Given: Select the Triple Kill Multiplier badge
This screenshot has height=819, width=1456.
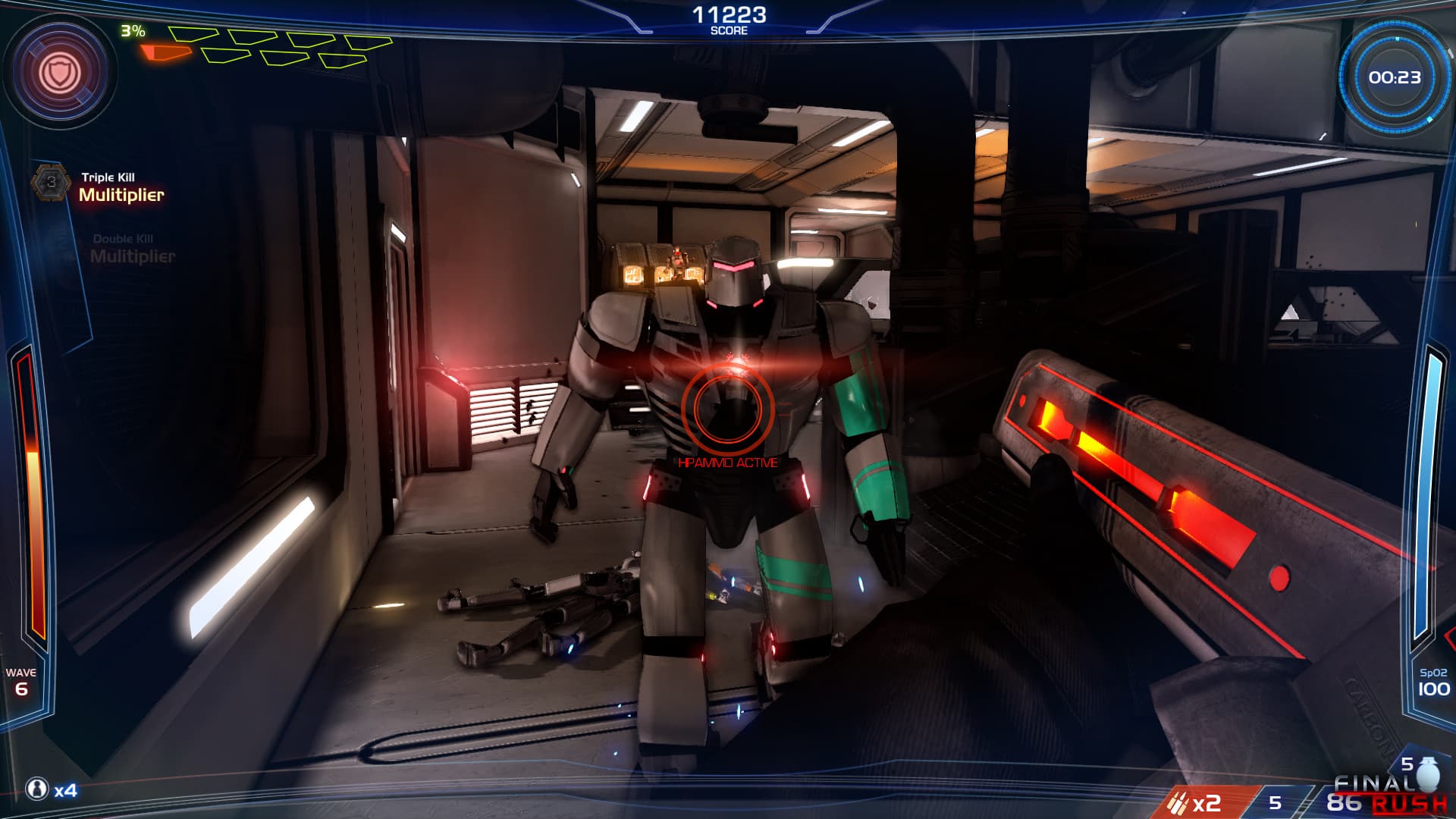Looking at the screenshot, I should [51, 182].
